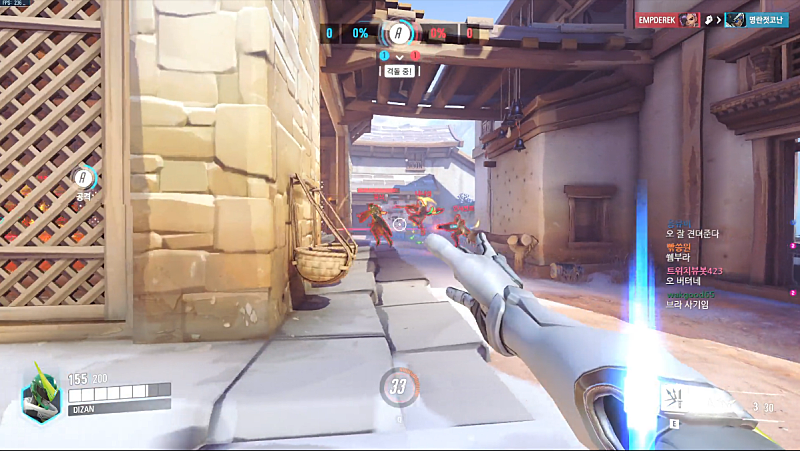Click the ultimate charge meter showing 33
The width and height of the screenshot is (800, 451).
pos(398,386)
